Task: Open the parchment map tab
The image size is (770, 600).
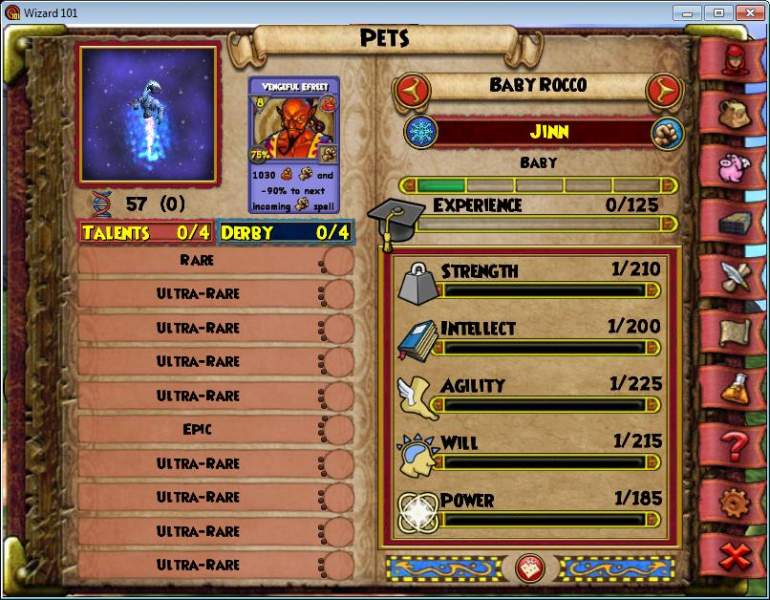Action: (x=735, y=329)
